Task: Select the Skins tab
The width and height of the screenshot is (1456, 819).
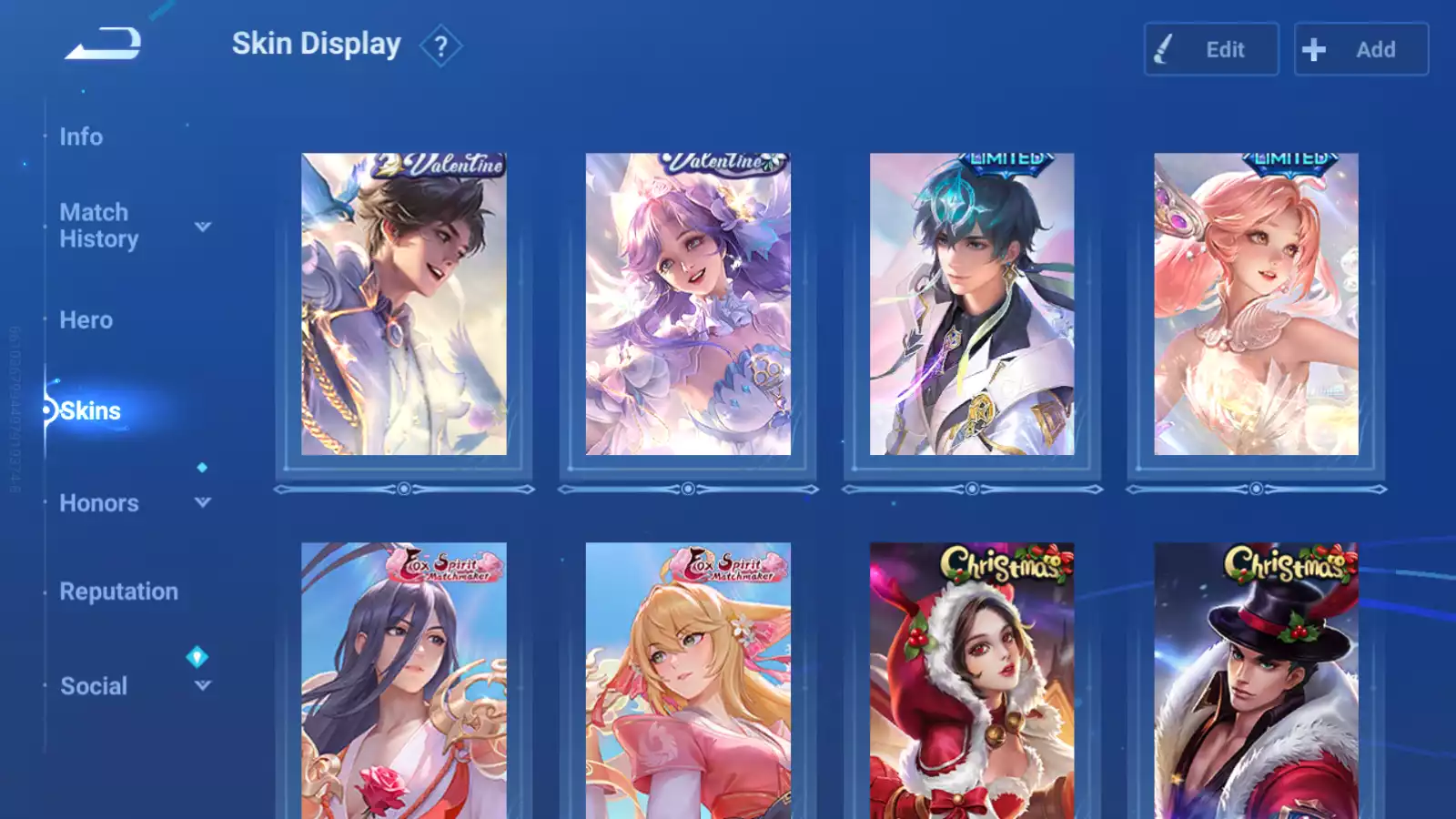Action: pos(90,411)
